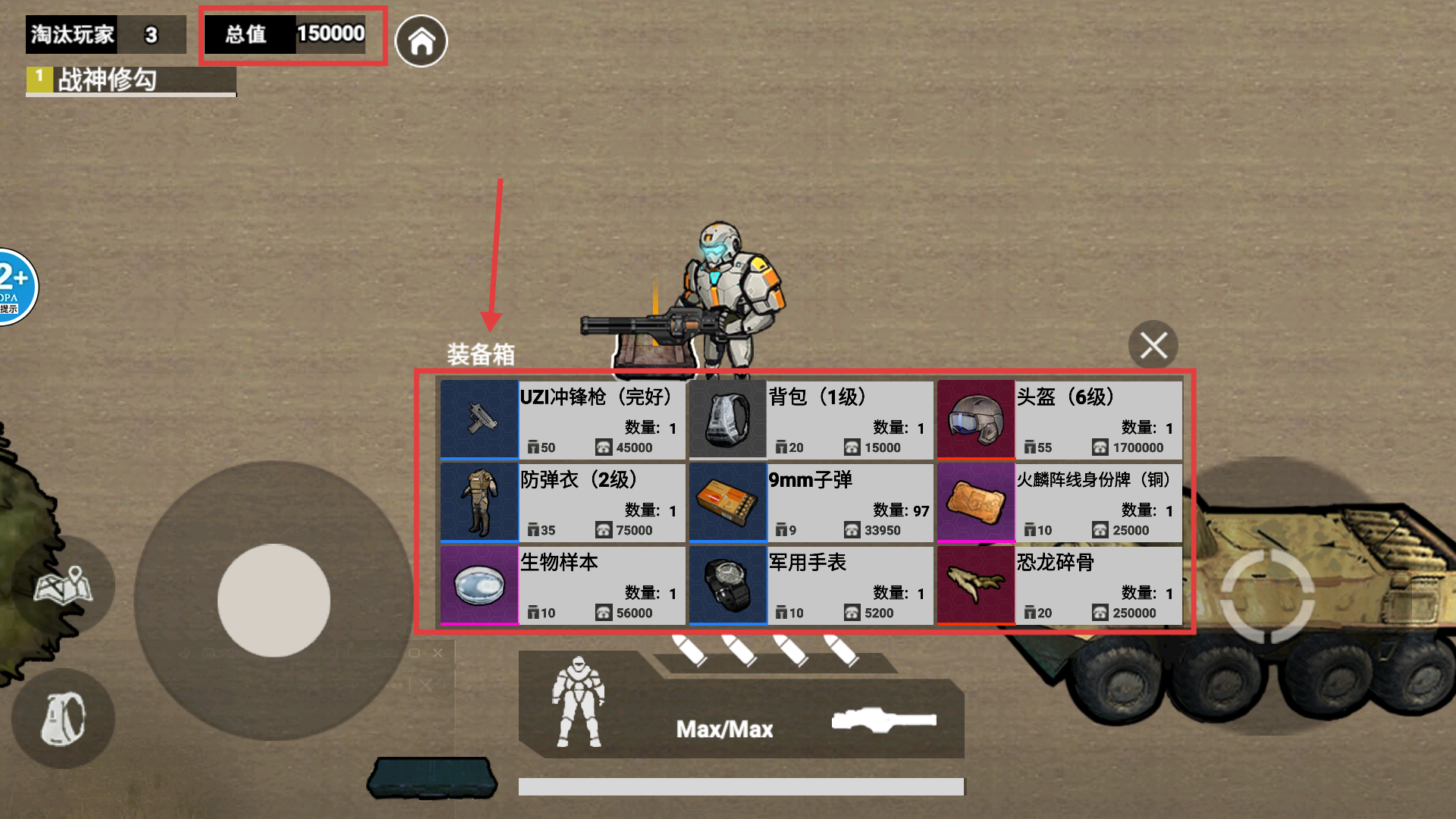
Task: Tap the crosshair fire button
Action: click(x=1266, y=598)
